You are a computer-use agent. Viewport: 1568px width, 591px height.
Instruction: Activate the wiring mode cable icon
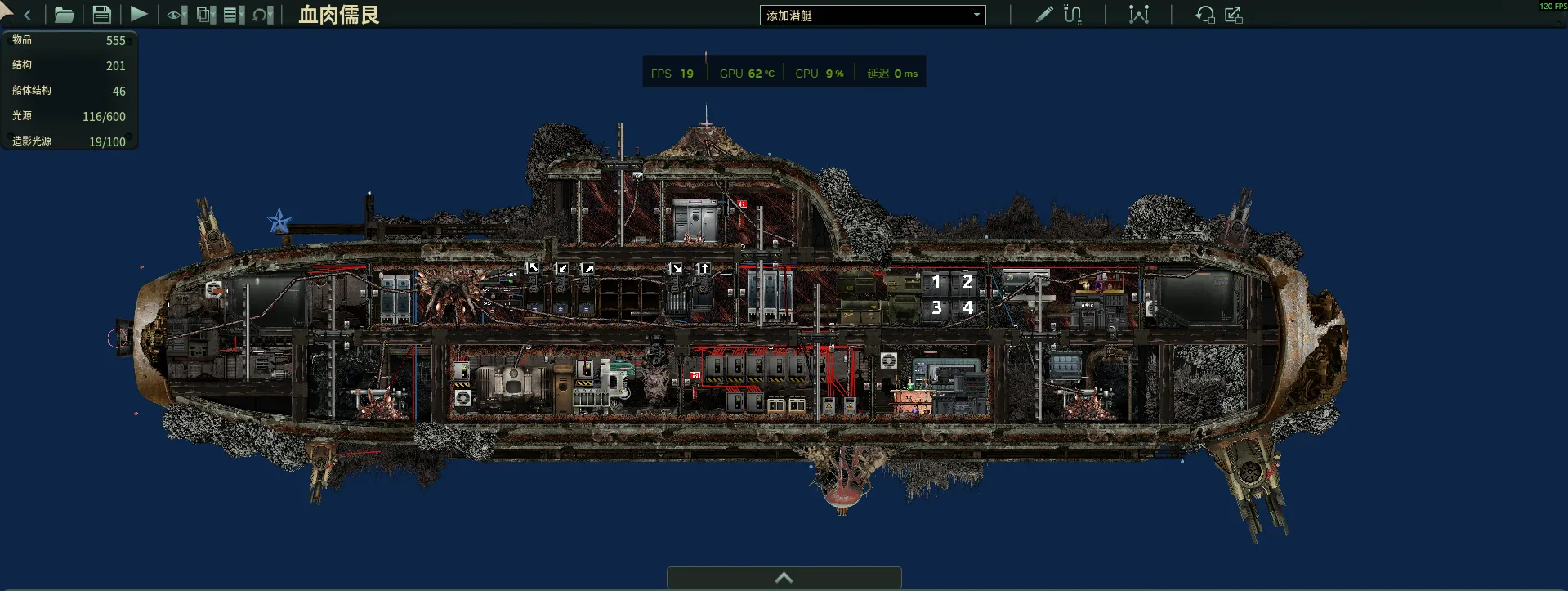1073,15
